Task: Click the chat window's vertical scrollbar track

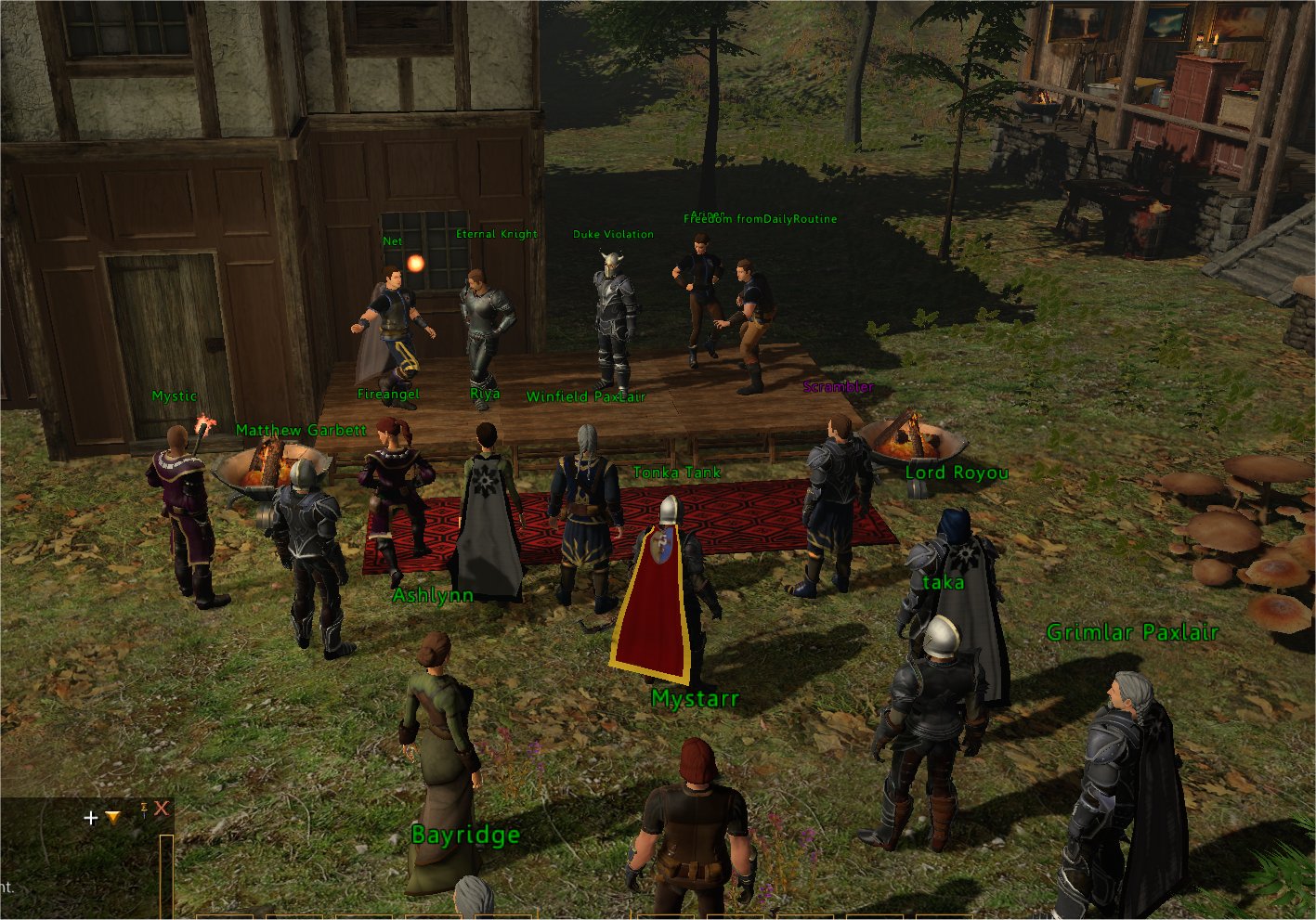Action: tap(166, 873)
